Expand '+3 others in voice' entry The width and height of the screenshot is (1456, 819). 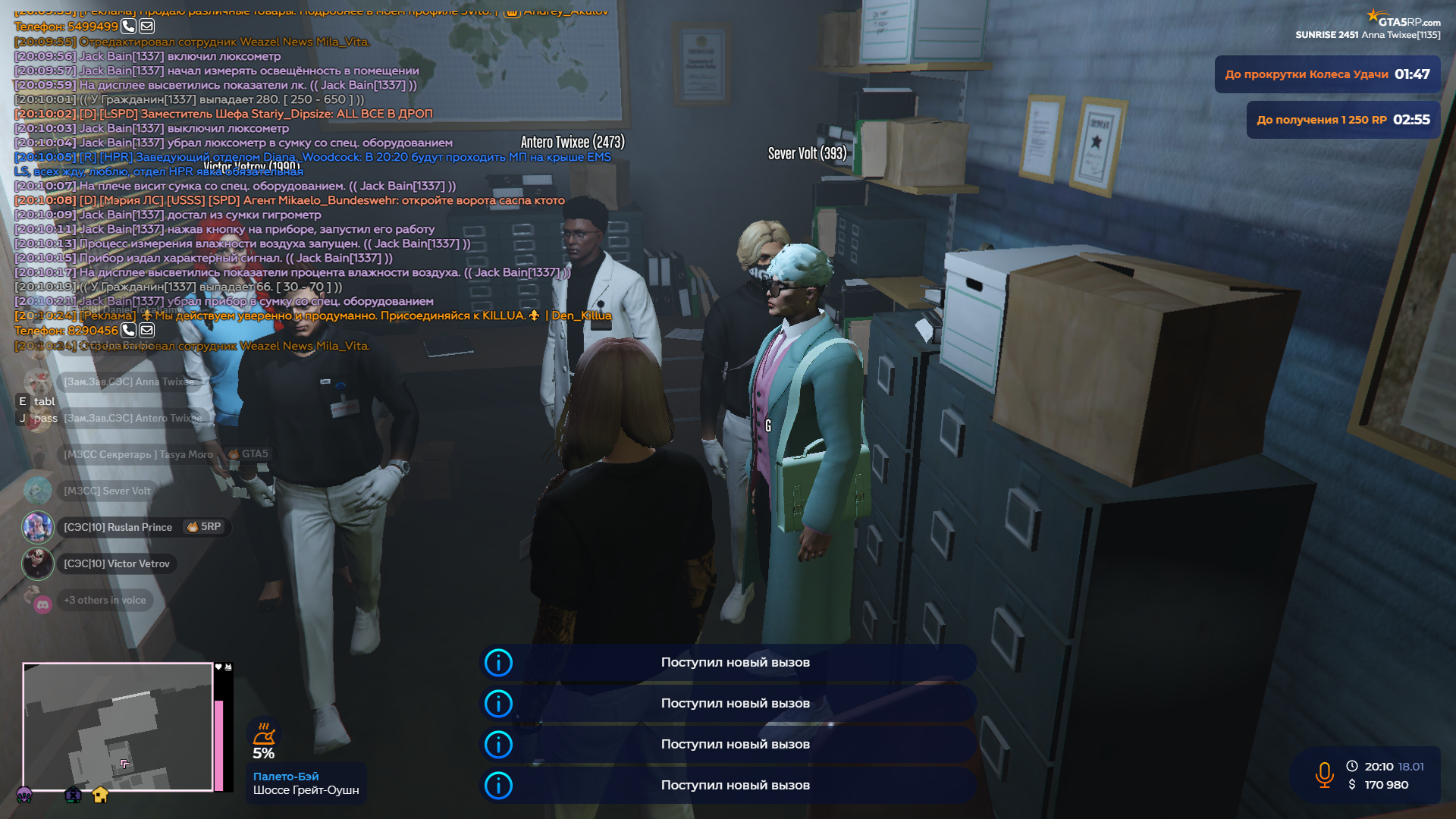105,600
